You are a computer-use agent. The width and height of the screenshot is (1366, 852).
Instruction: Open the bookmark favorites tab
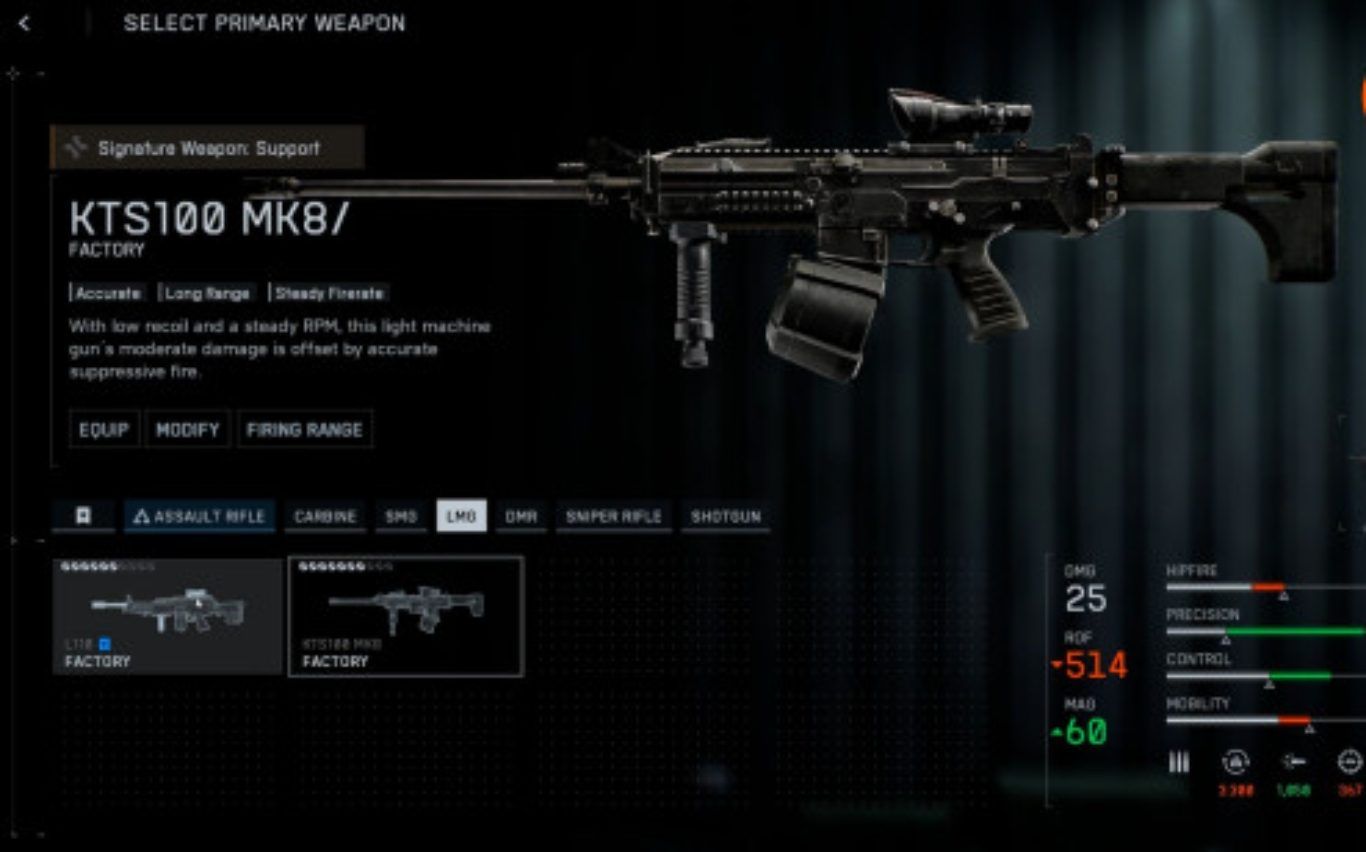coord(83,516)
